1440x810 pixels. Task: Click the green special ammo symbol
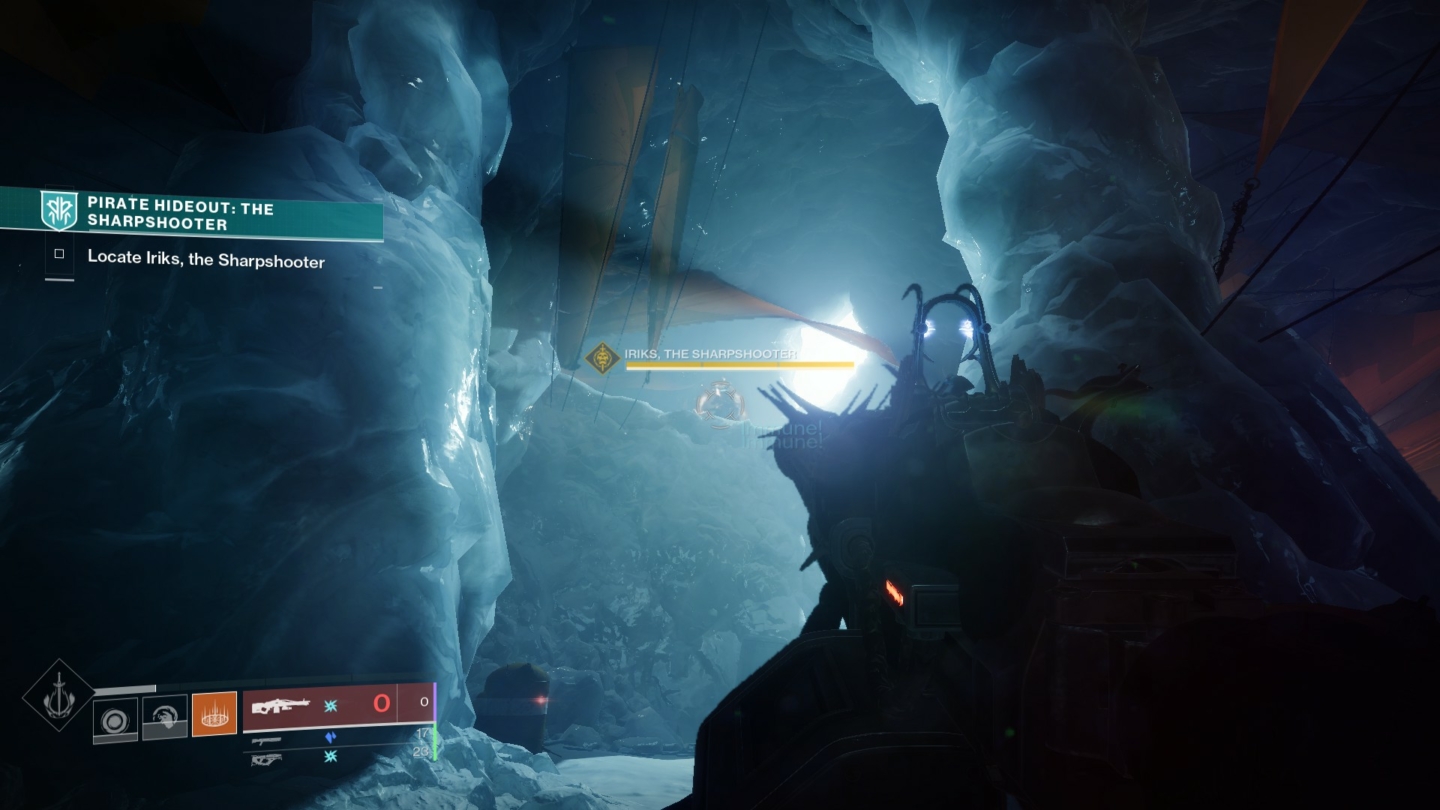click(329, 706)
